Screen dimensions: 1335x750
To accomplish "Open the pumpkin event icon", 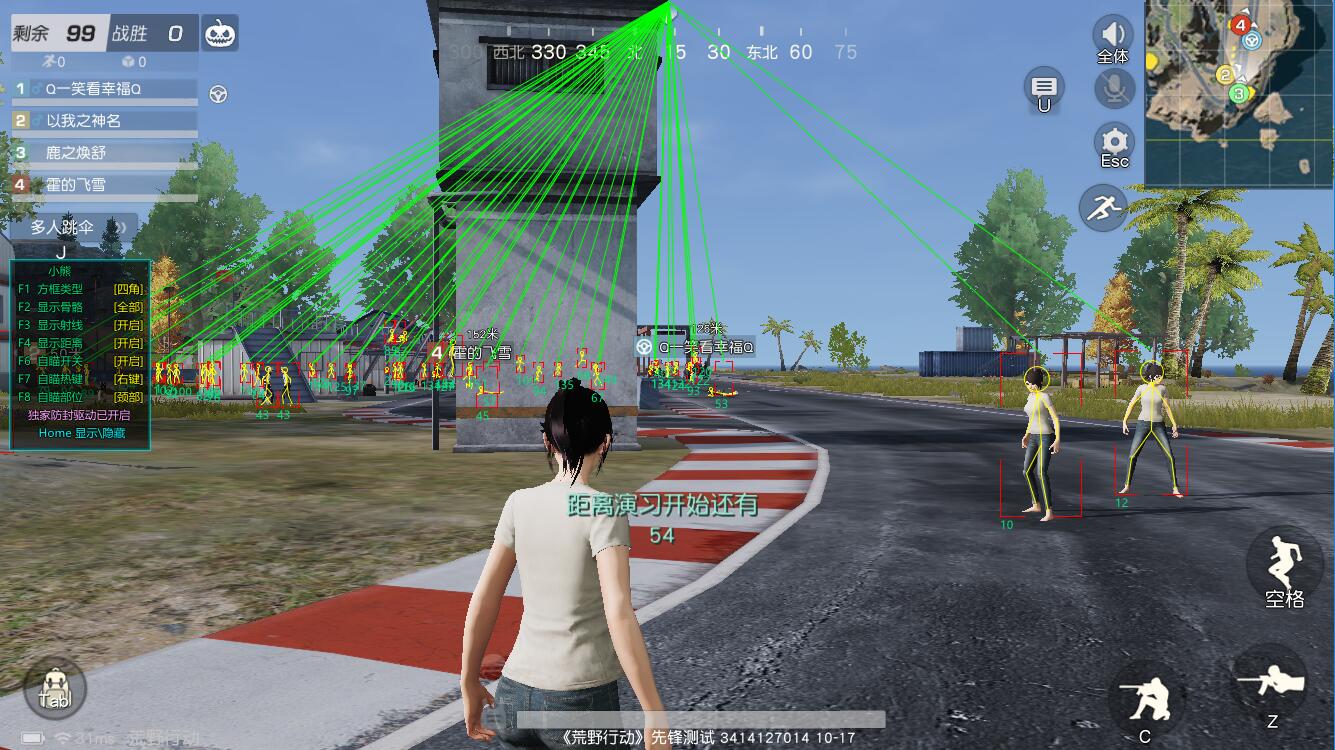I will point(219,33).
